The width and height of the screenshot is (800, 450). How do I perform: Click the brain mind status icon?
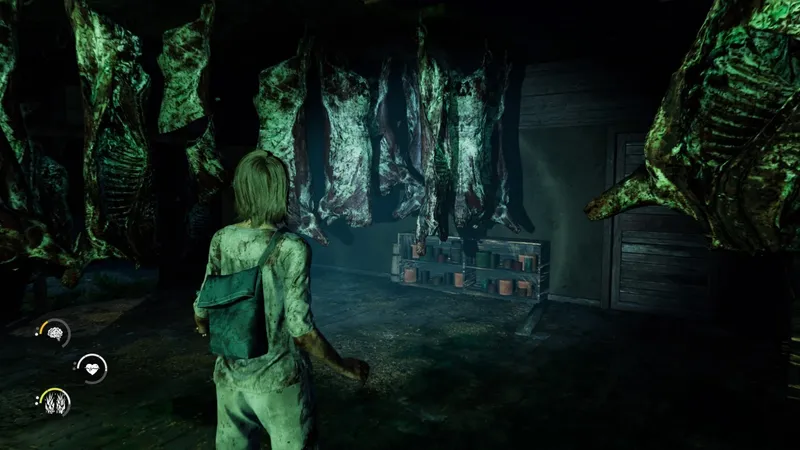point(55,332)
